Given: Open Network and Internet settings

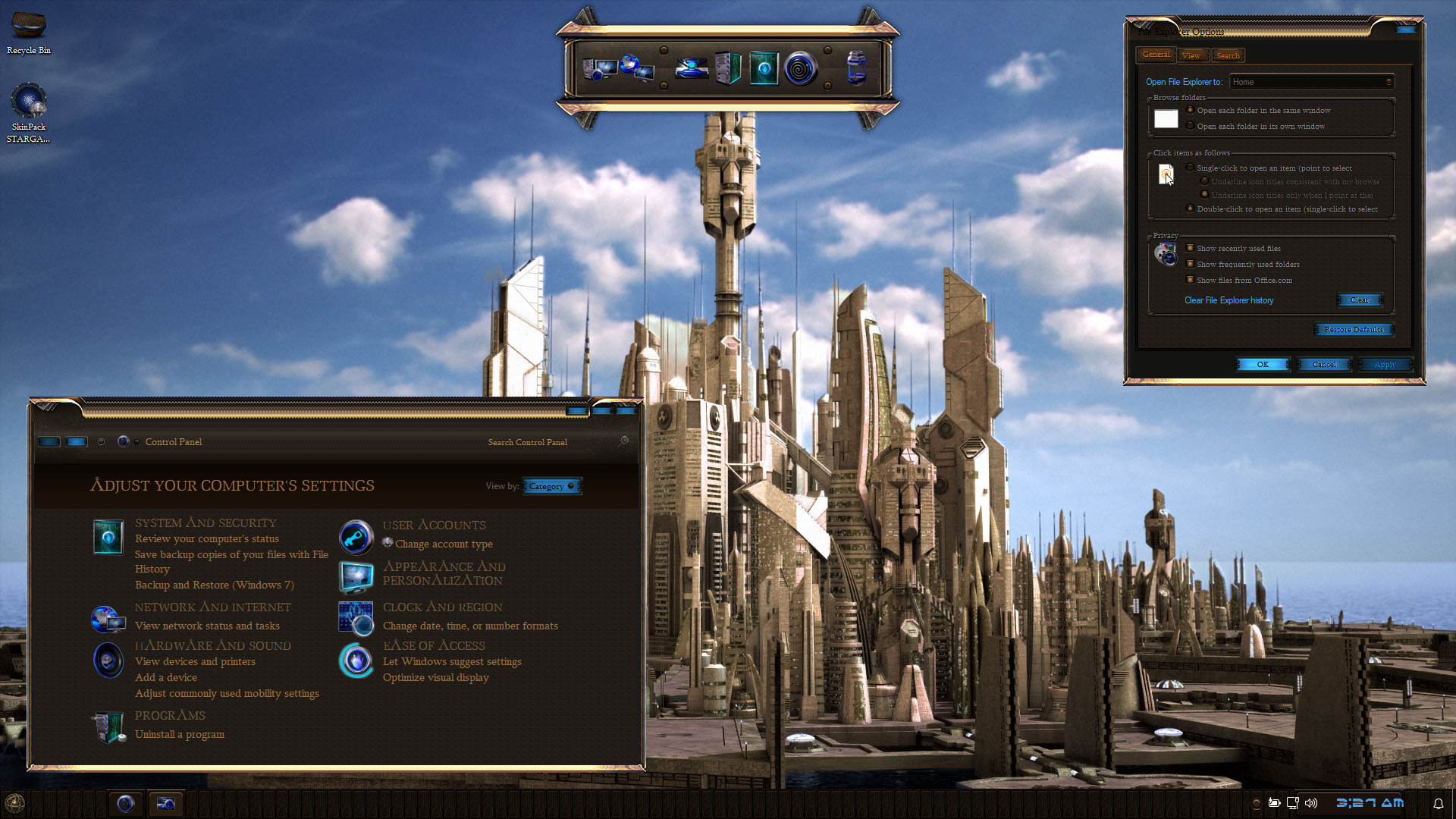Looking at the screenshot, I should pyautogui.click(x=212, y=607).
